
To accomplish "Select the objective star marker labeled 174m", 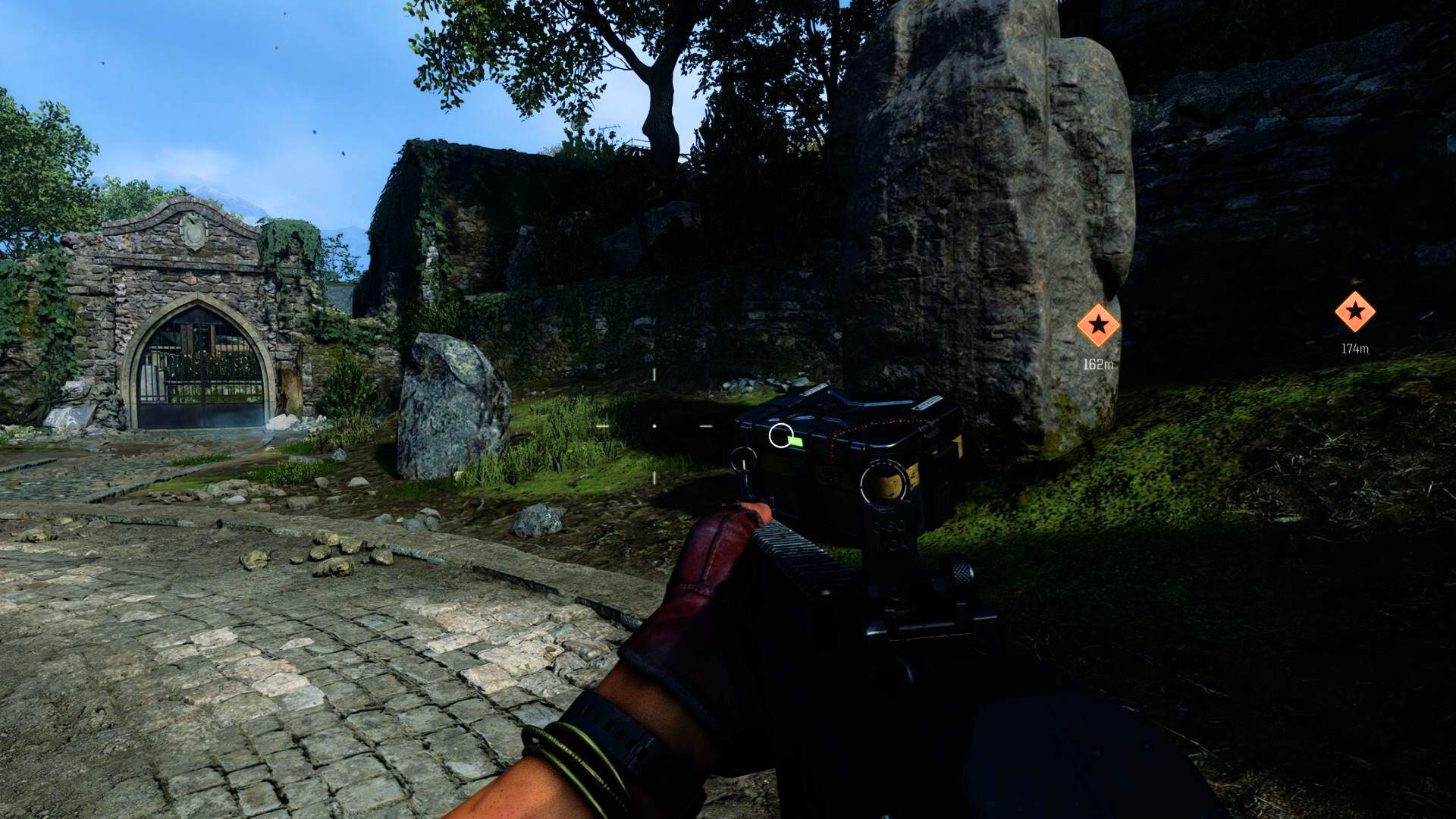I will click(x=1354, y=312).
